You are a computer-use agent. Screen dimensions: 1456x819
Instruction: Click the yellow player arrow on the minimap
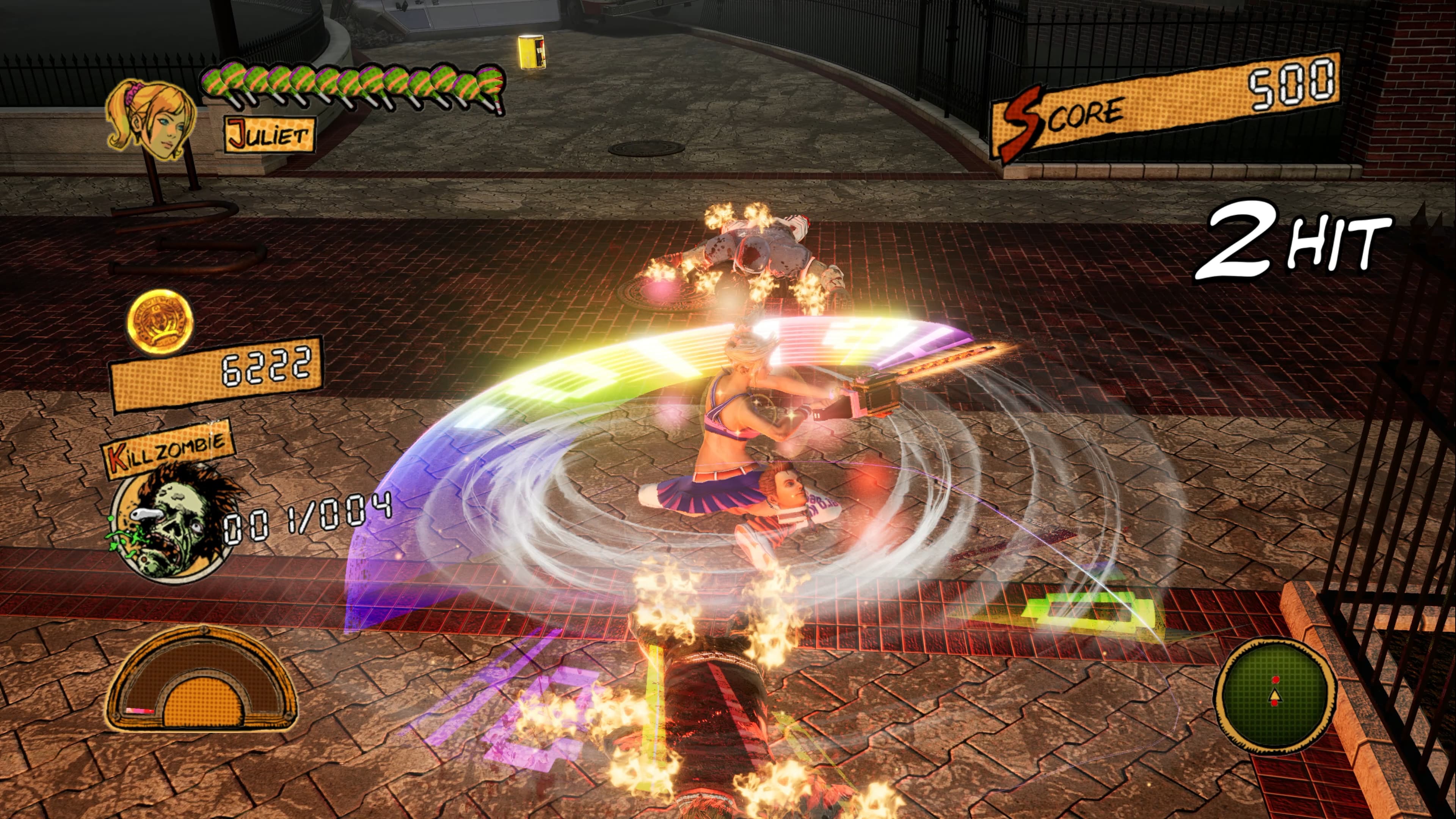pos(1276,697)
